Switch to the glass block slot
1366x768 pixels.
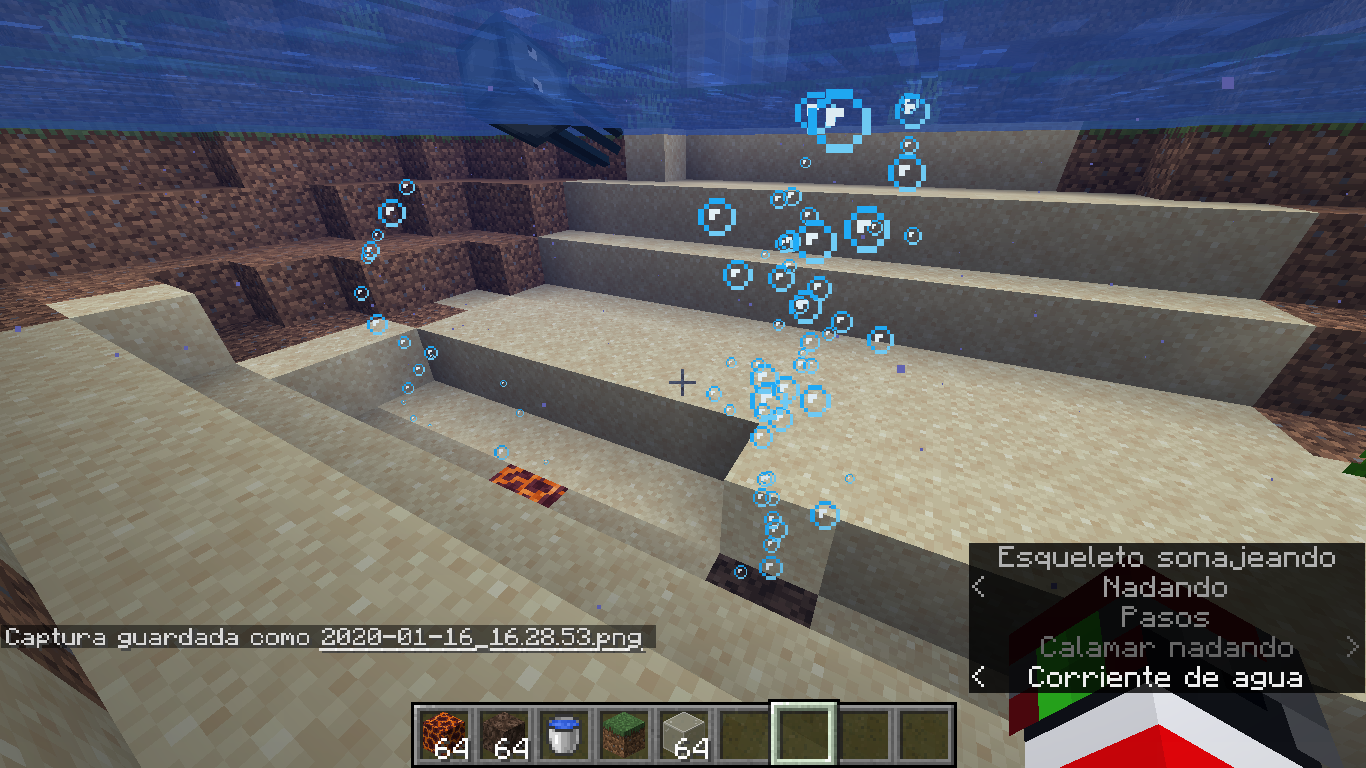(x=684, y=734)
